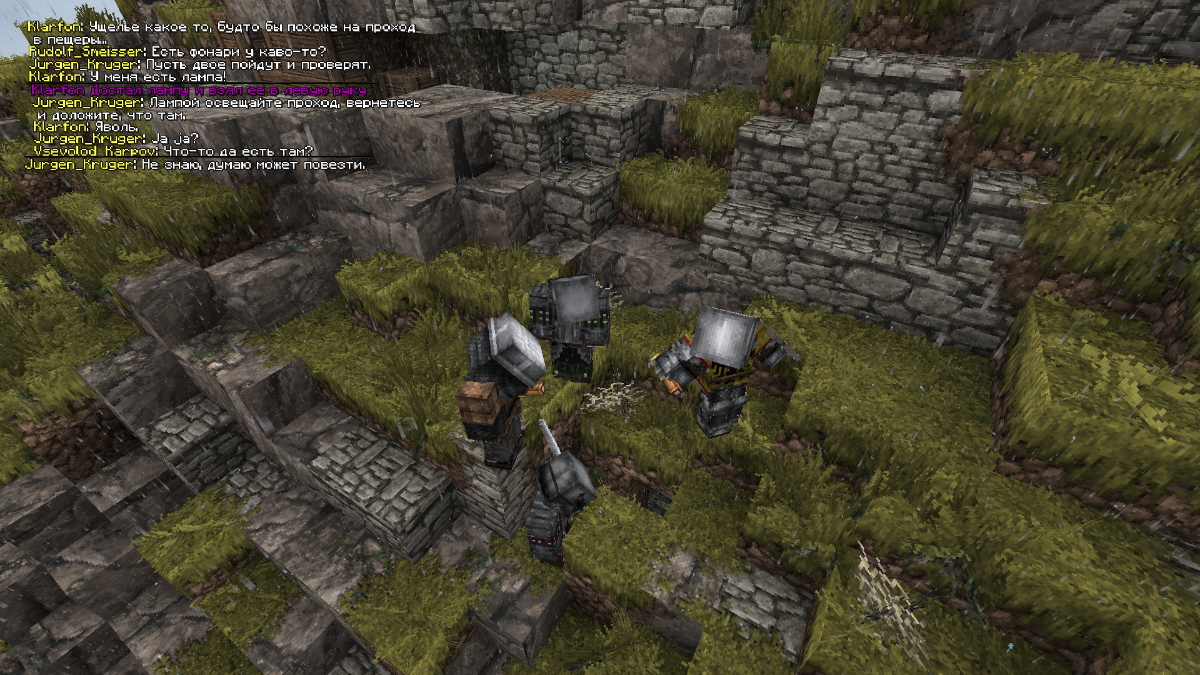
Task: Select Klarfon's purple action message in chat
Action: tap(198, 90)
